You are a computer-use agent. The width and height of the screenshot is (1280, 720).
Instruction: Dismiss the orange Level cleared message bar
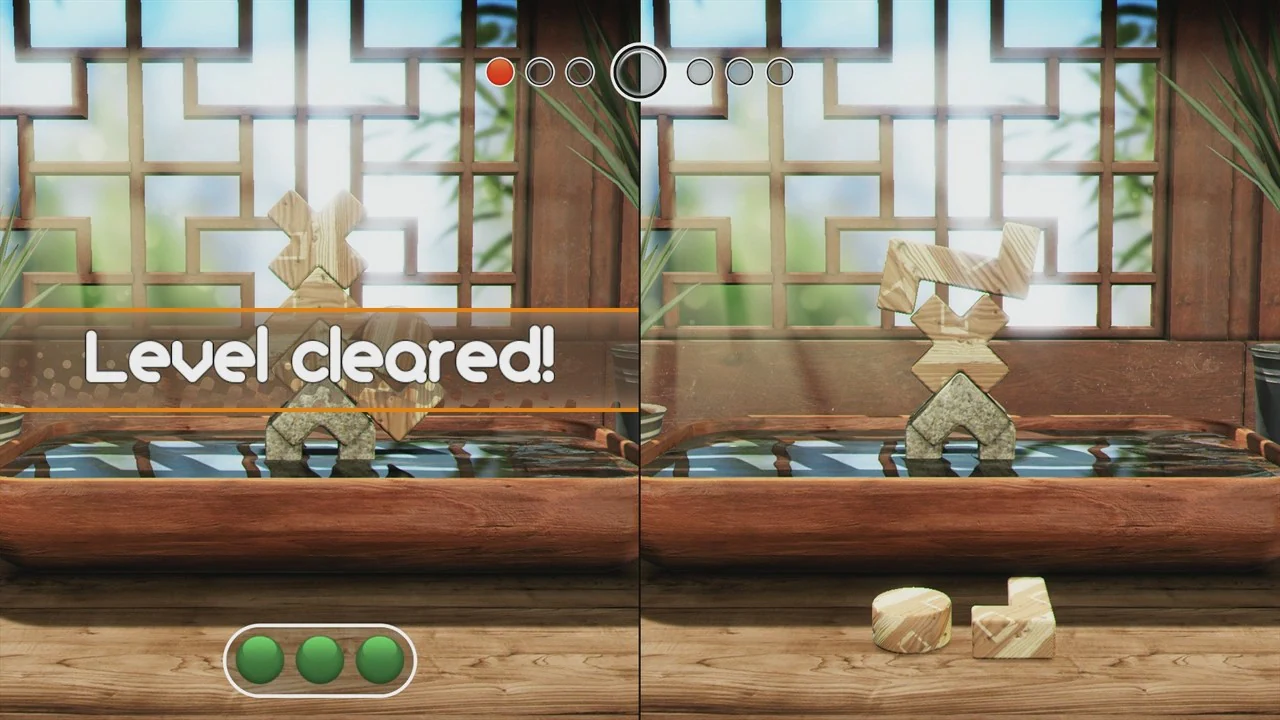click(x=320, y=358)
